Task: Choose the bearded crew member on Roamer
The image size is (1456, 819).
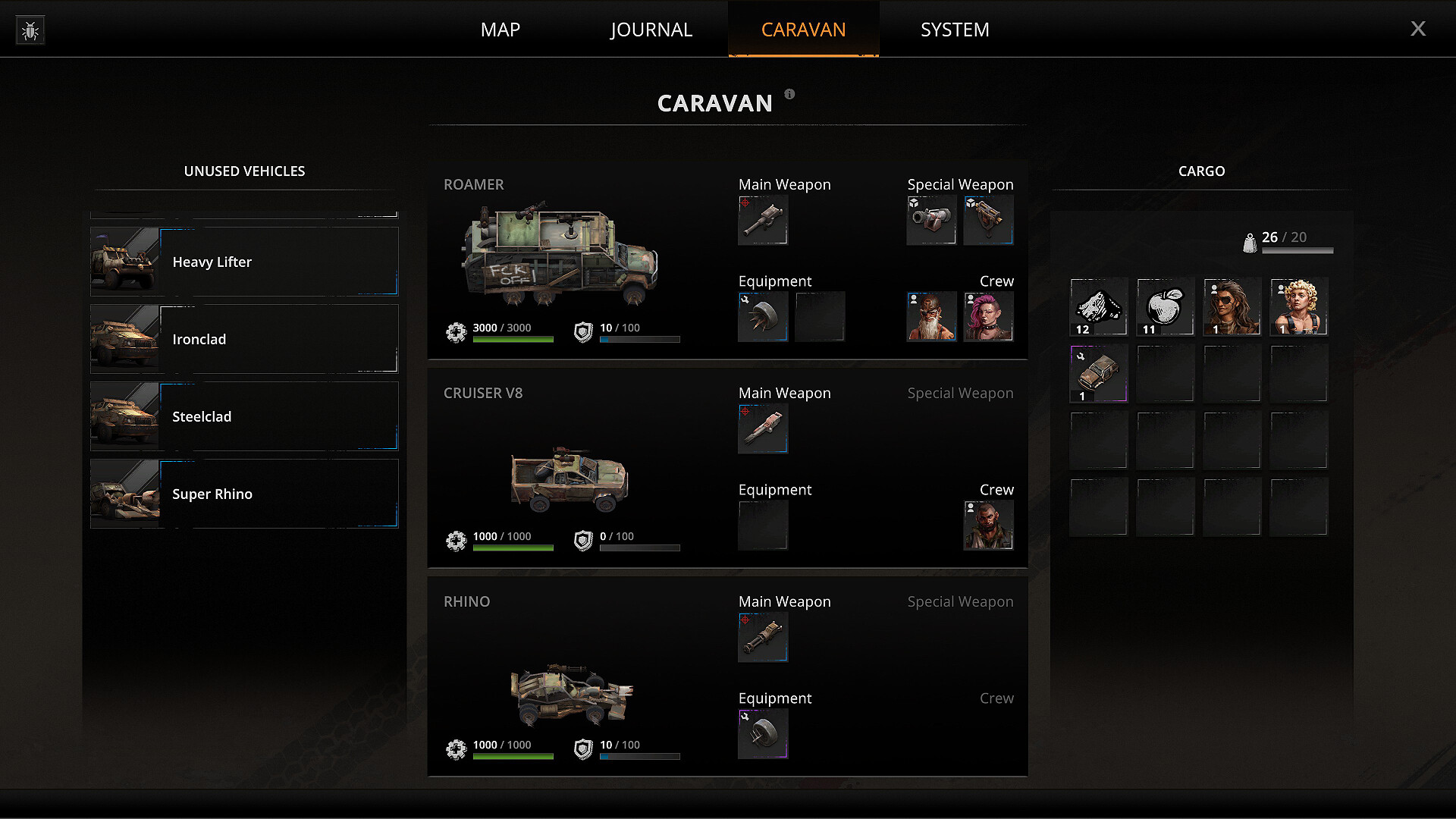Action: (931, 316)
